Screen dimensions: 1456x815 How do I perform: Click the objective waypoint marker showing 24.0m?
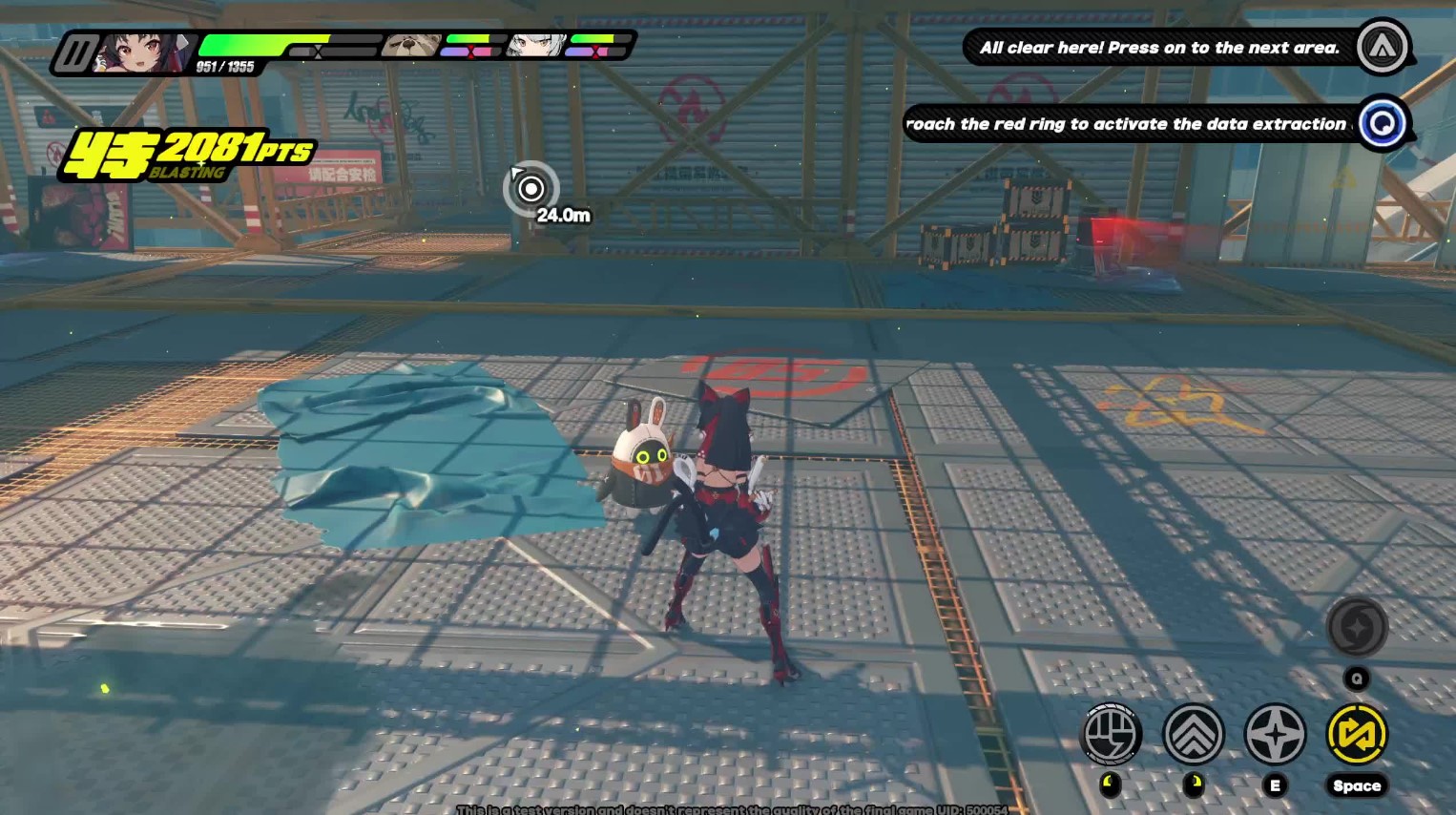[530, 189]
